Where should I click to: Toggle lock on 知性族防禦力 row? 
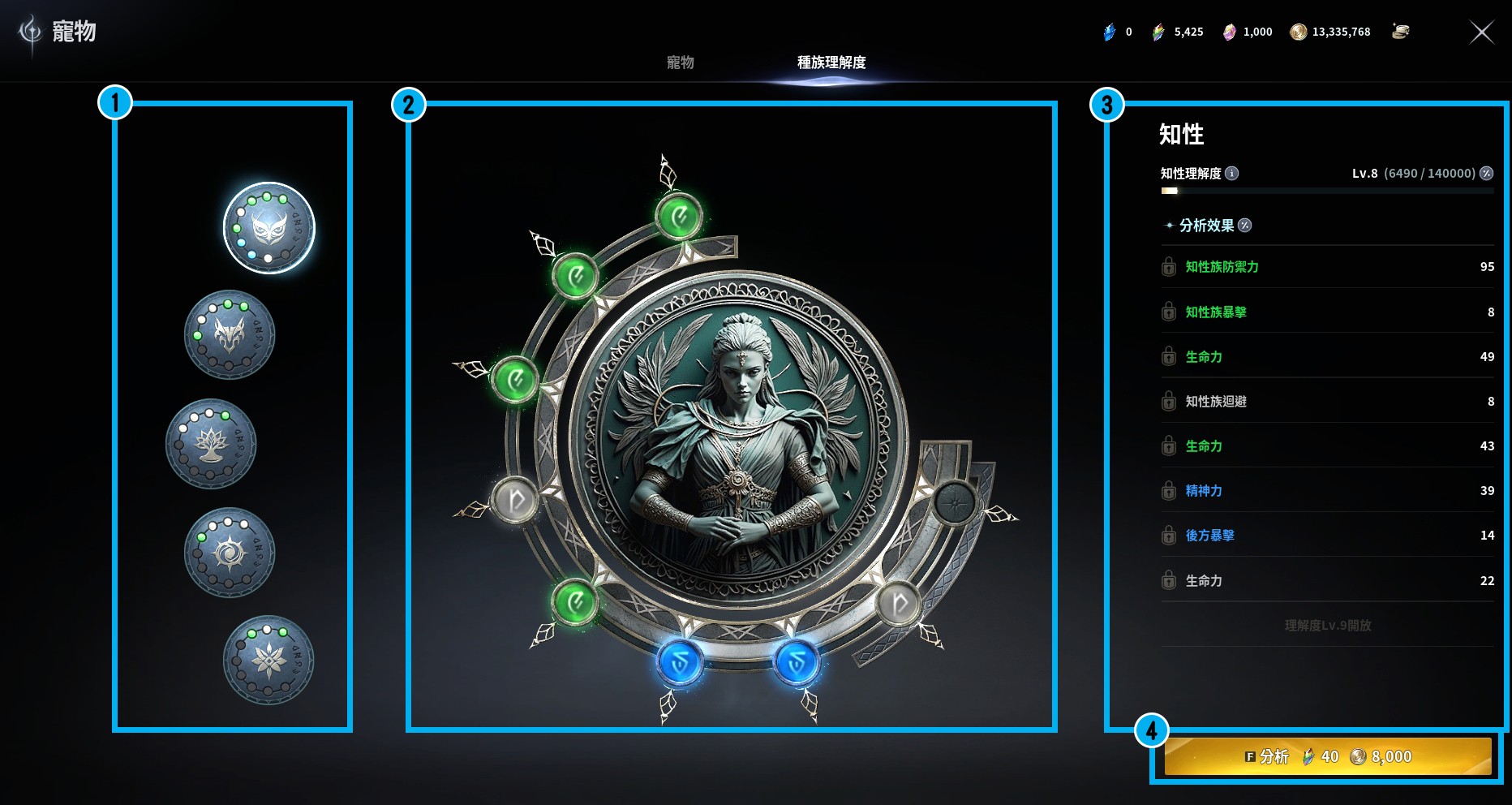(x=1169, y=267)
